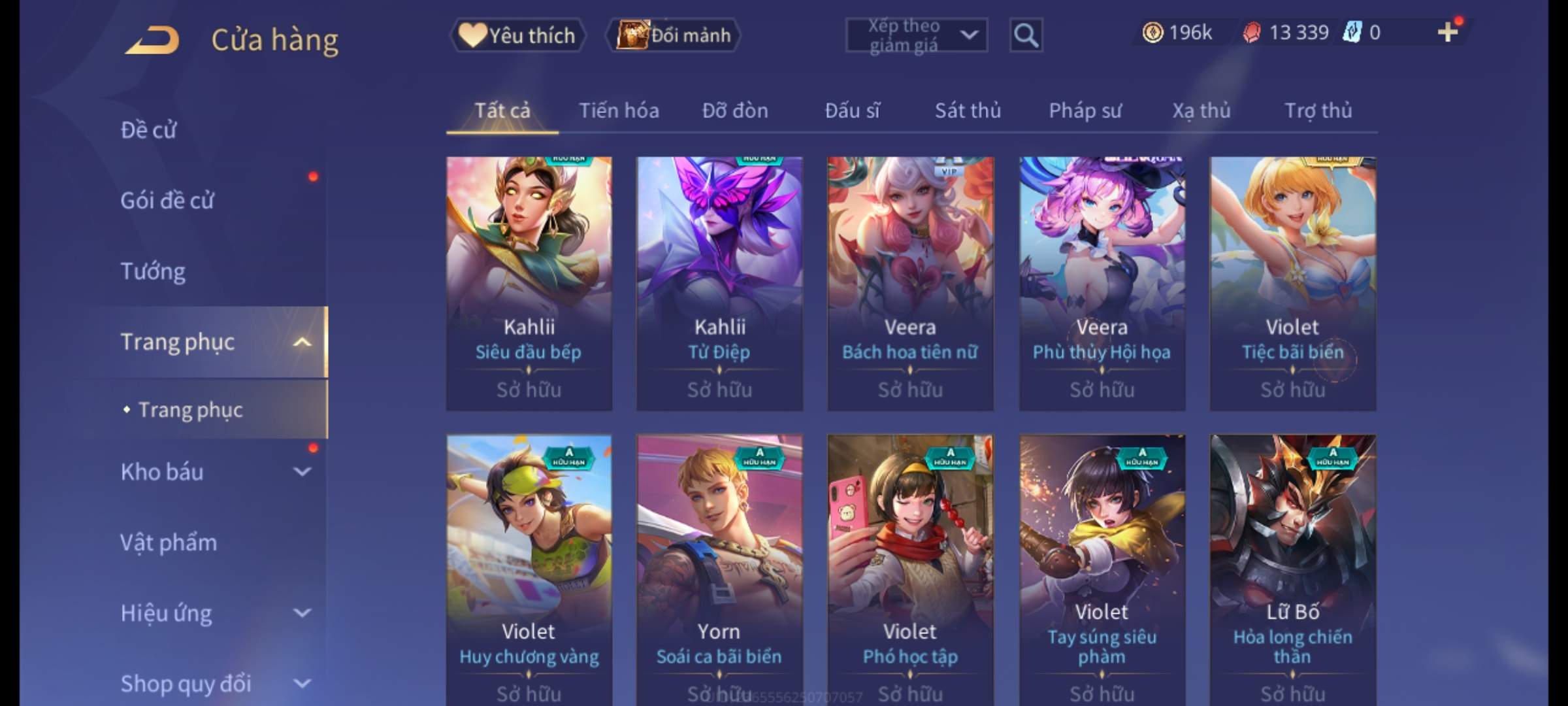Go to the Tướng heroes section
This screenshot has width=1568, height=706.
153,271
